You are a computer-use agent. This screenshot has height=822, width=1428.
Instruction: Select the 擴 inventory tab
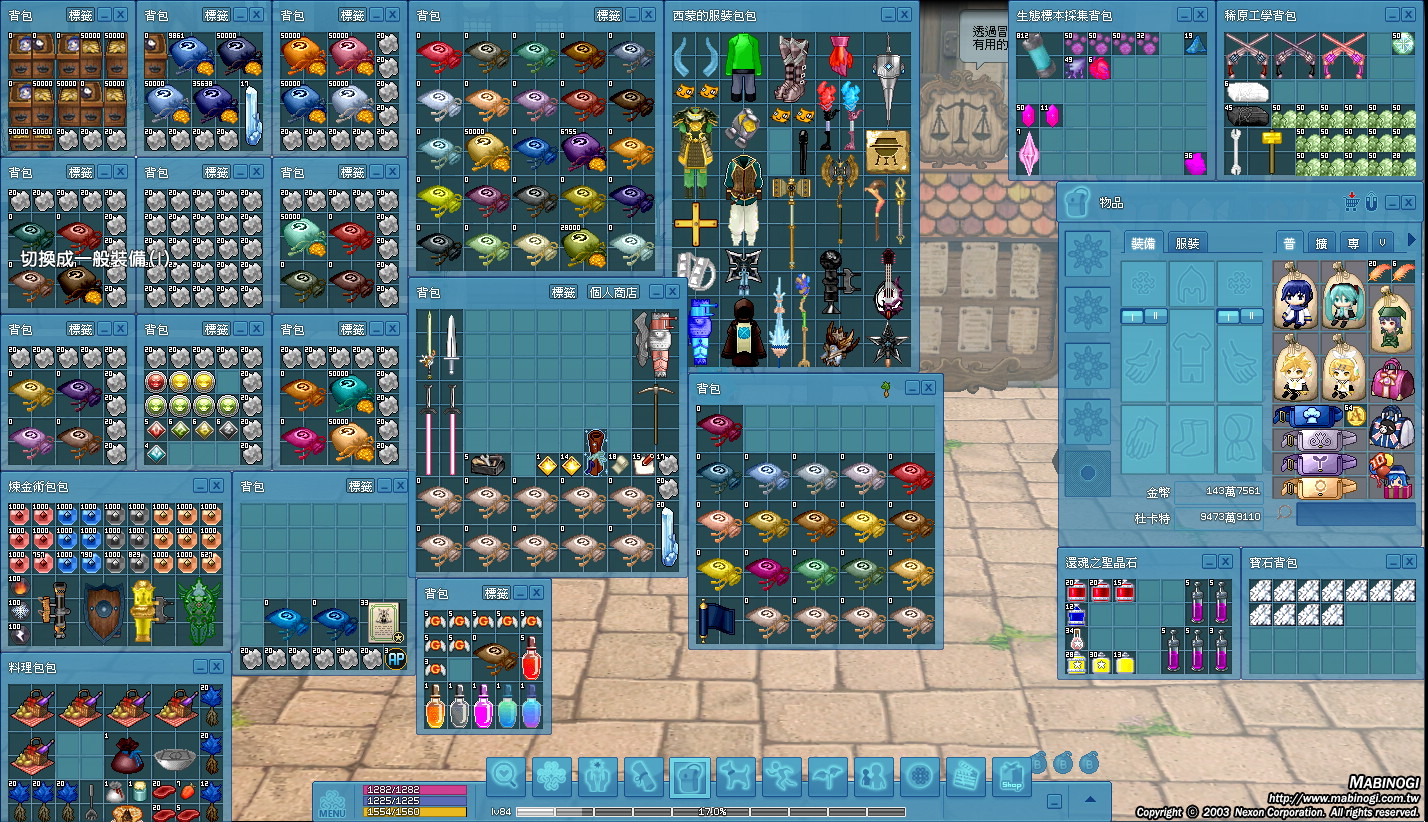pos(1321,243)
